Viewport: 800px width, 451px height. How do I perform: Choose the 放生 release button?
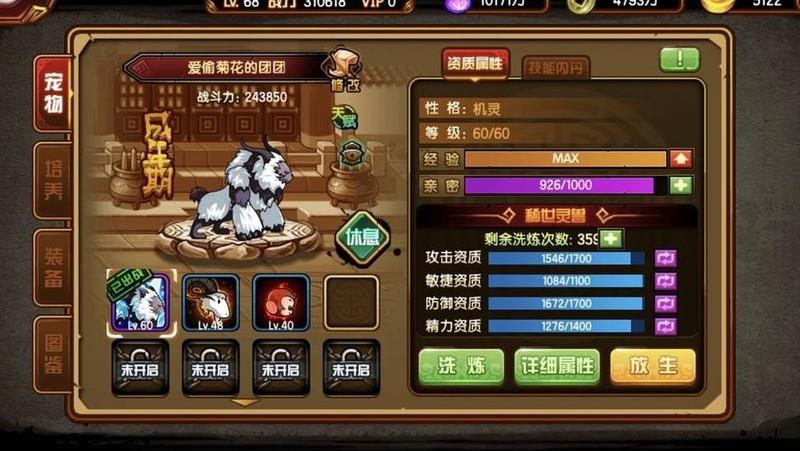[x=652, y=365]
